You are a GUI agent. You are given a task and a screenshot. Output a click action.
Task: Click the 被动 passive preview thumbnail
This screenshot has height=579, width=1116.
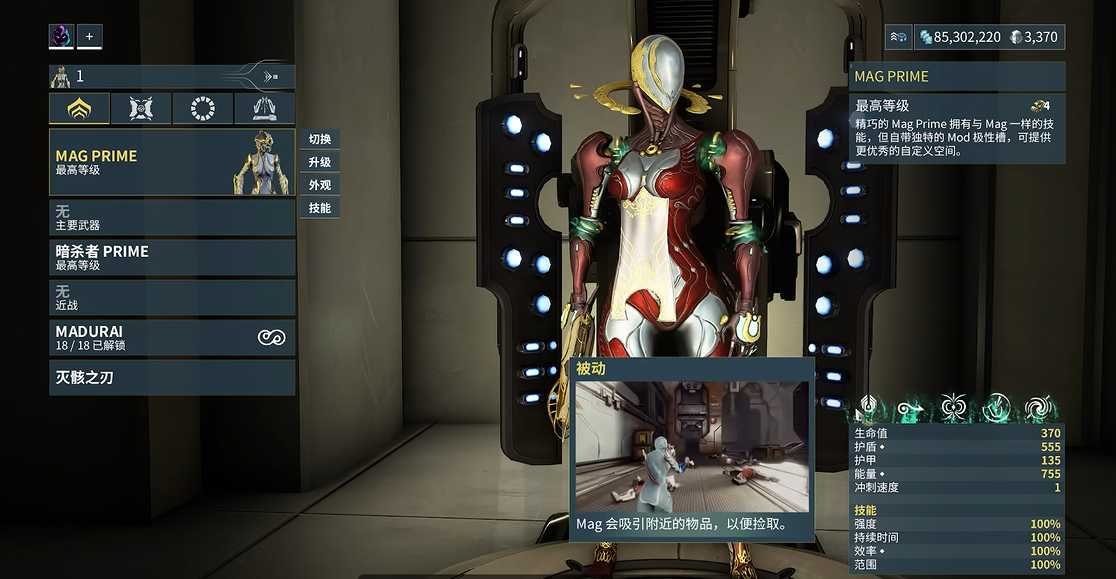[691, 446]
